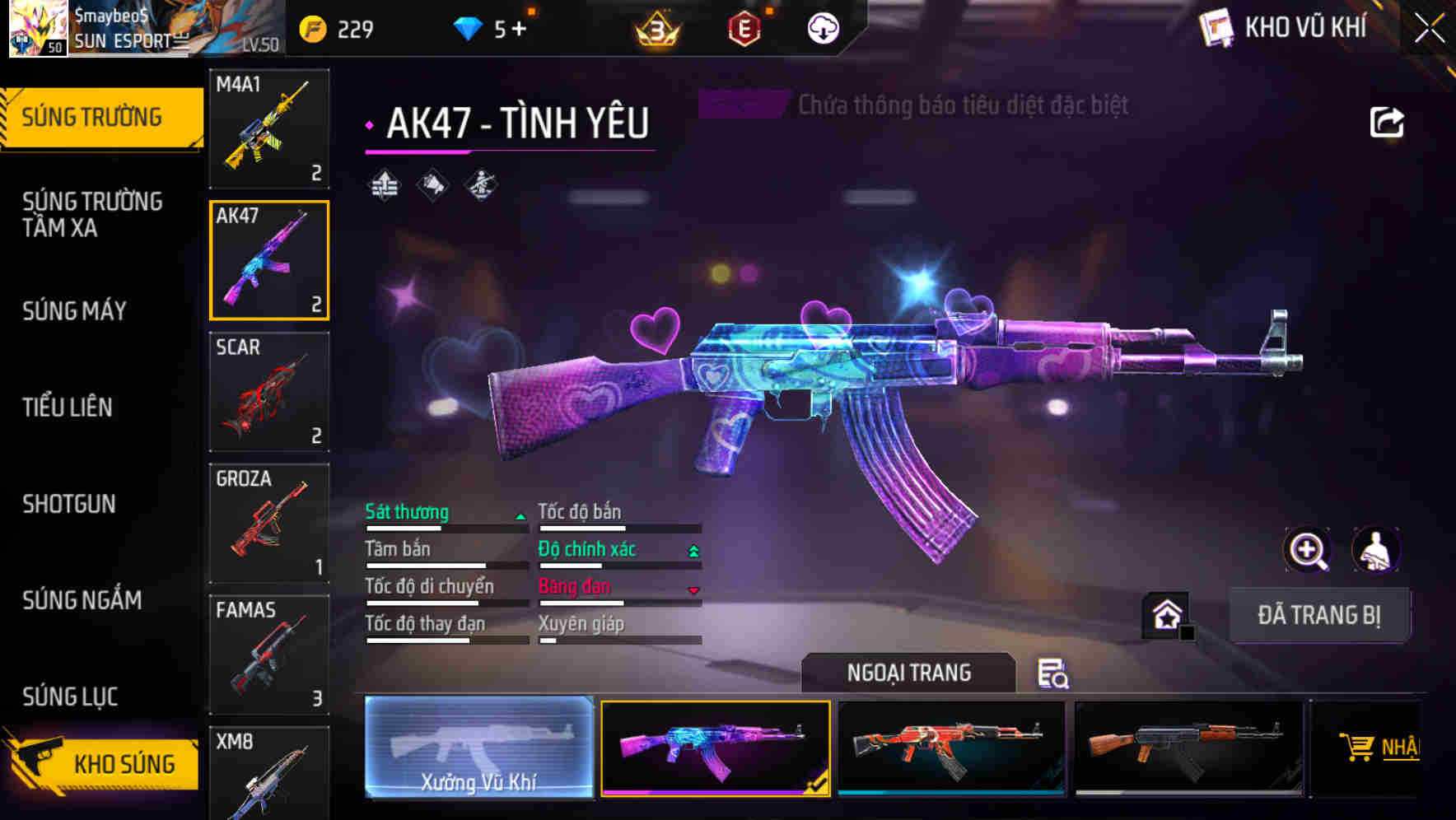Switch to the NGOẠI TRANG tab

pyautogui.click(x=909, y=673)
